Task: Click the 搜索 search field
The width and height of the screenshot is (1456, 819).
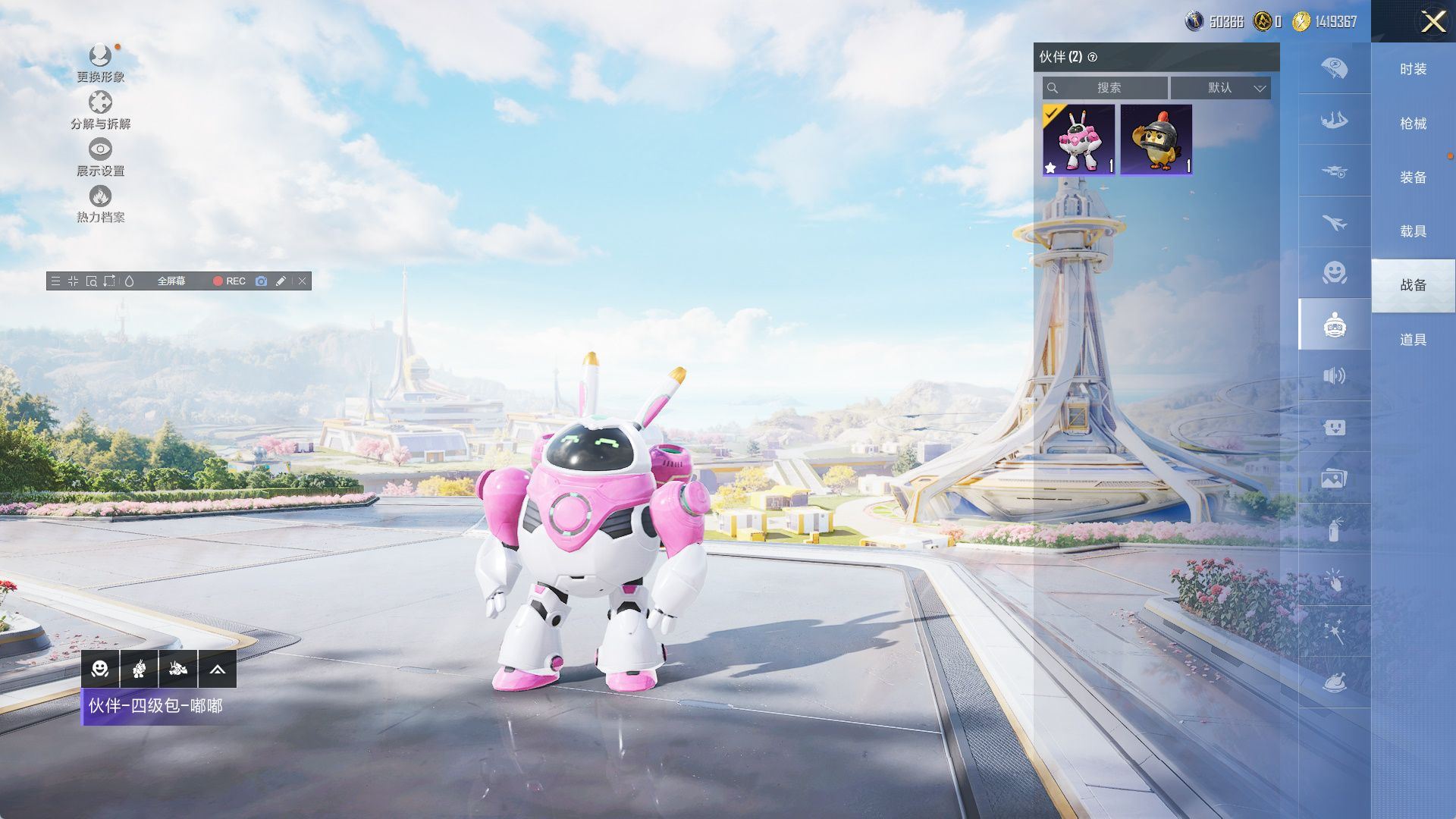Action: [x=1107, y=88]
